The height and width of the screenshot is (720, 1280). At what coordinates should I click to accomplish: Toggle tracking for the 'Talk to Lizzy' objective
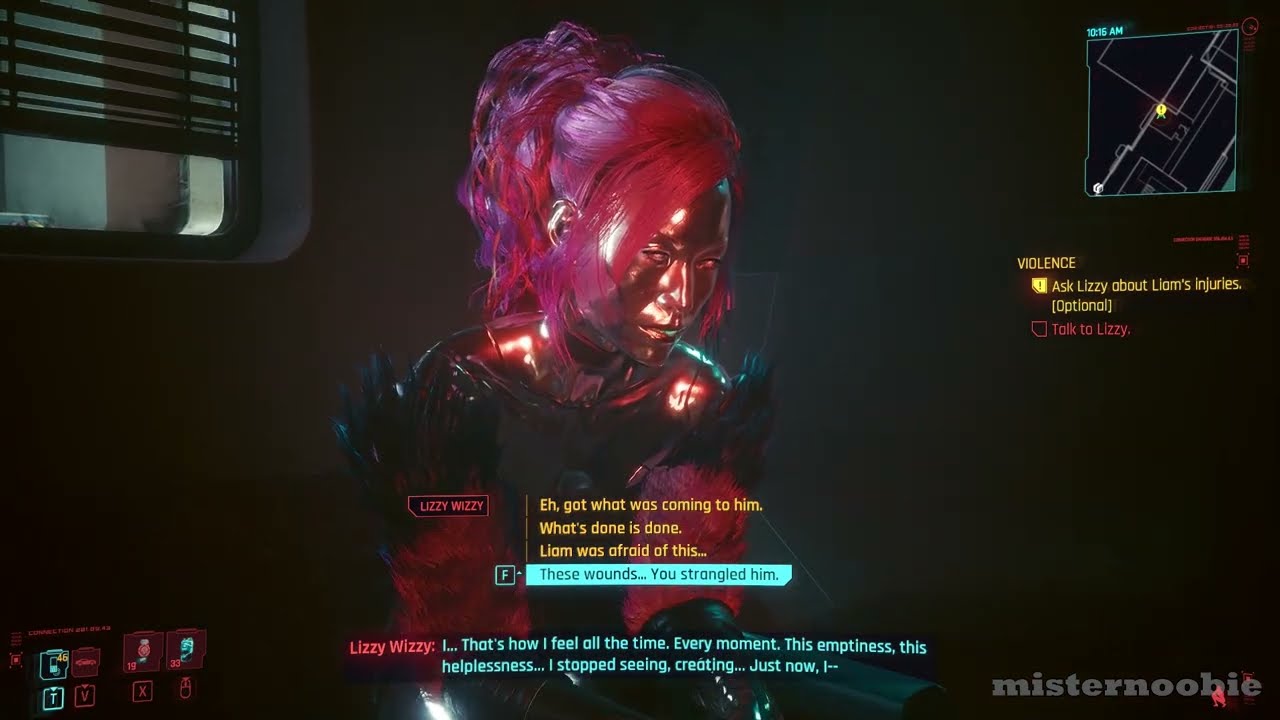point(1039,328)
